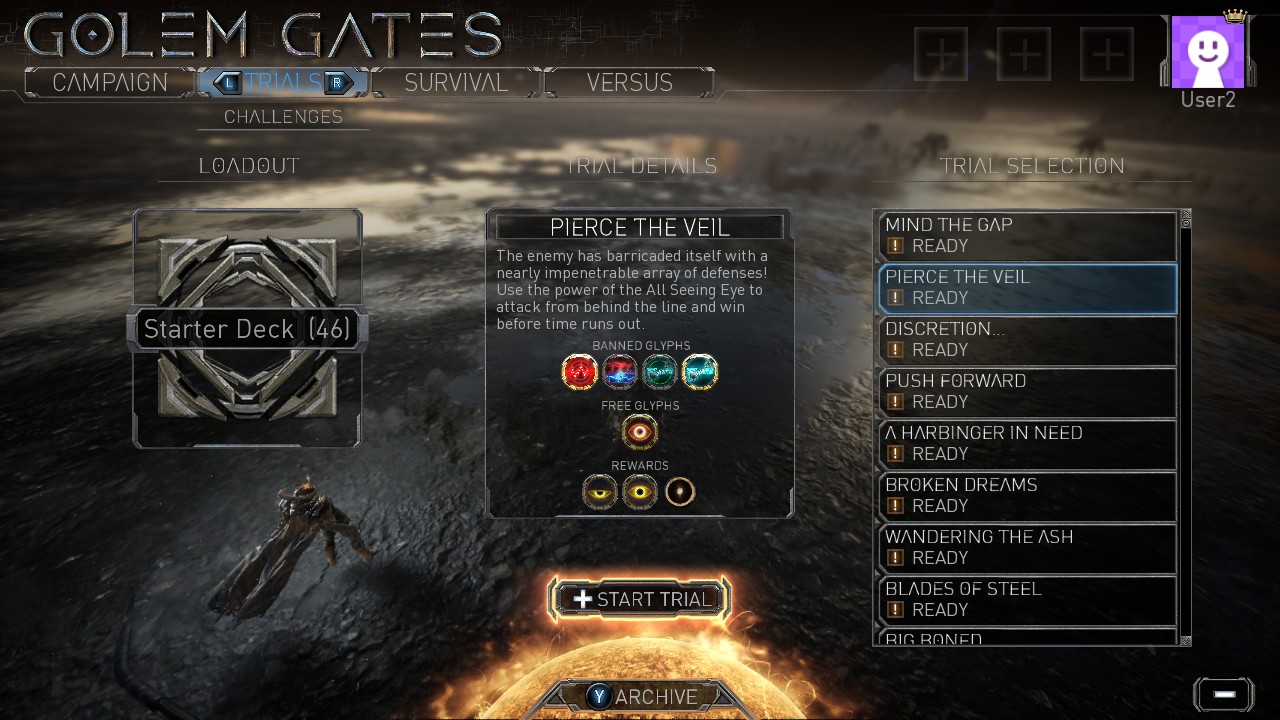Select the A Harbinger in Need trial

tap(1027, 443)
